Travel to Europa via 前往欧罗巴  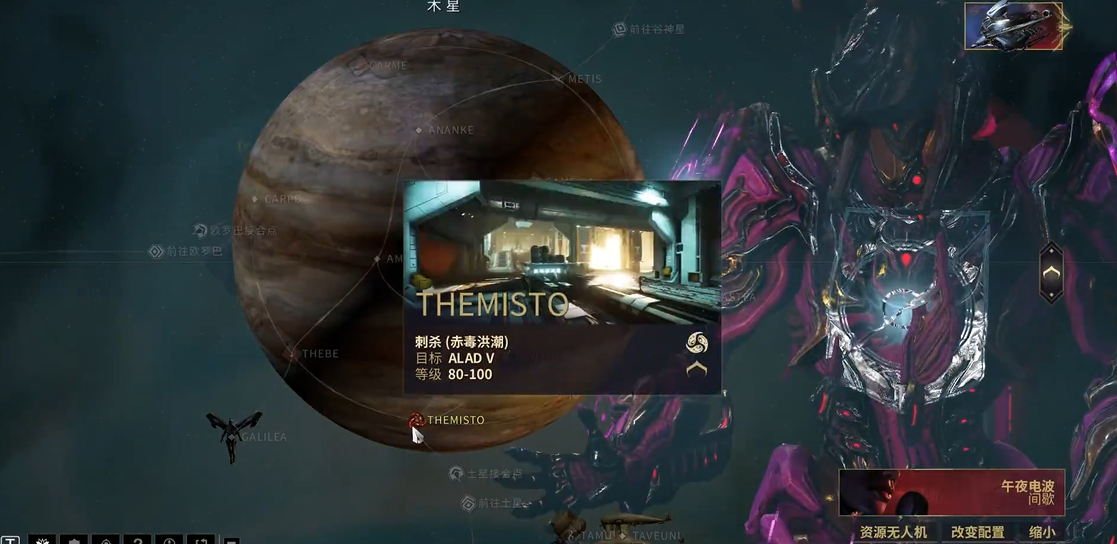(156, 251)
